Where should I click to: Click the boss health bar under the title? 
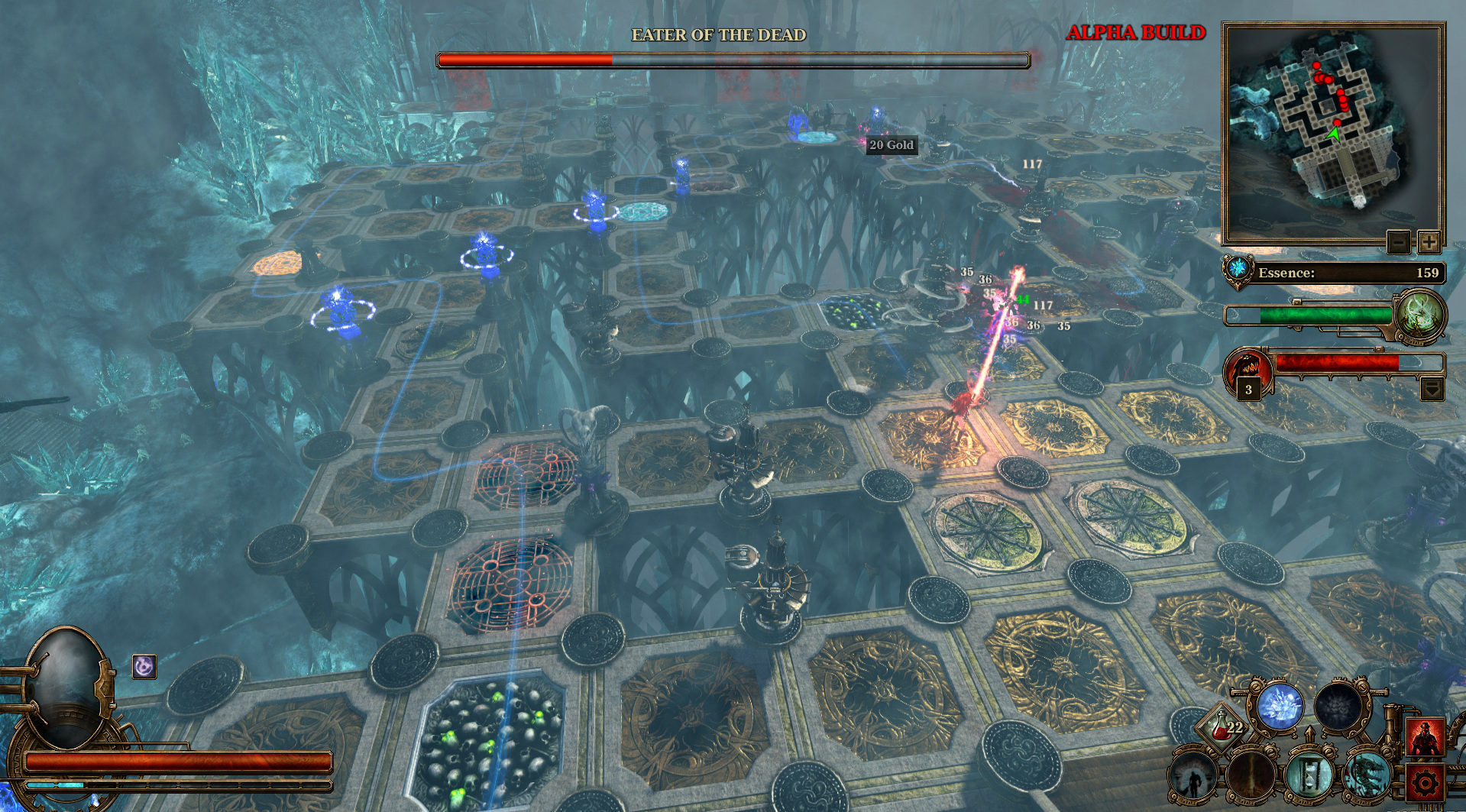click(x=731, y=57)
